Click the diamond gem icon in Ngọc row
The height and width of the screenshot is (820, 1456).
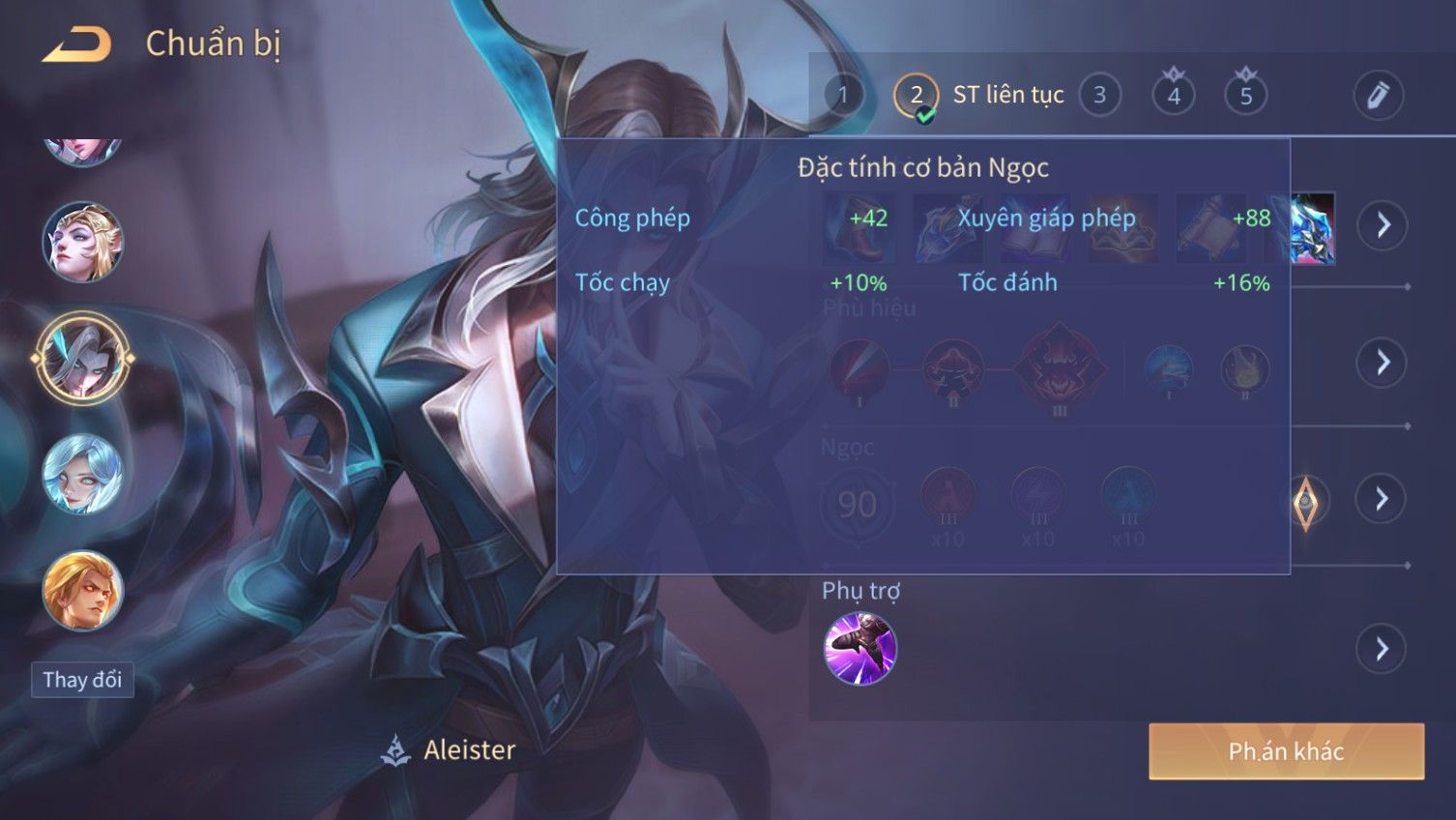tap(1305, 501)
